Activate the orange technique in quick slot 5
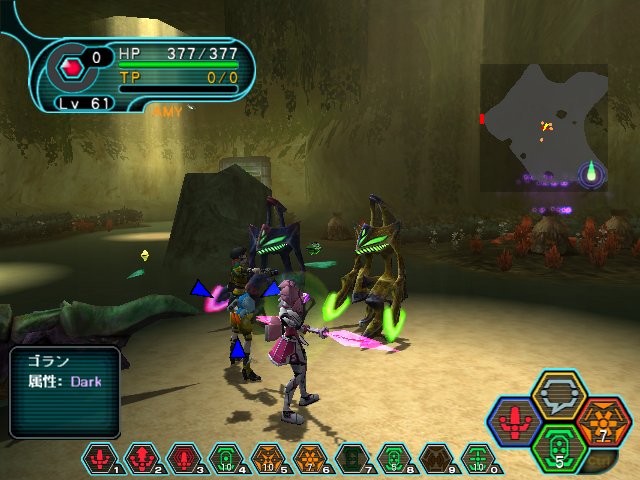 [x=268, y=460]
